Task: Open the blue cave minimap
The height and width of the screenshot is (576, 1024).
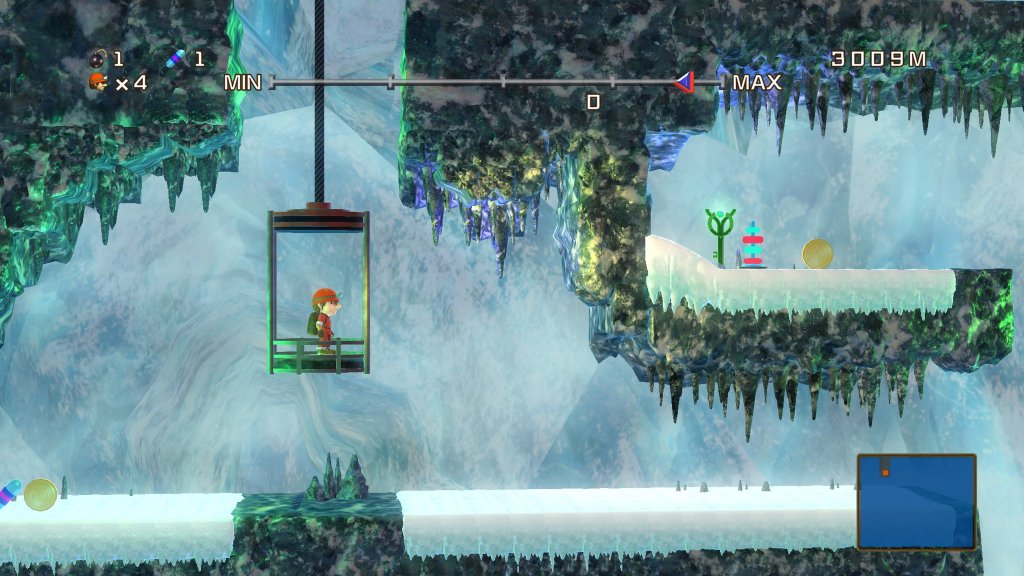Action: [916, 502]
